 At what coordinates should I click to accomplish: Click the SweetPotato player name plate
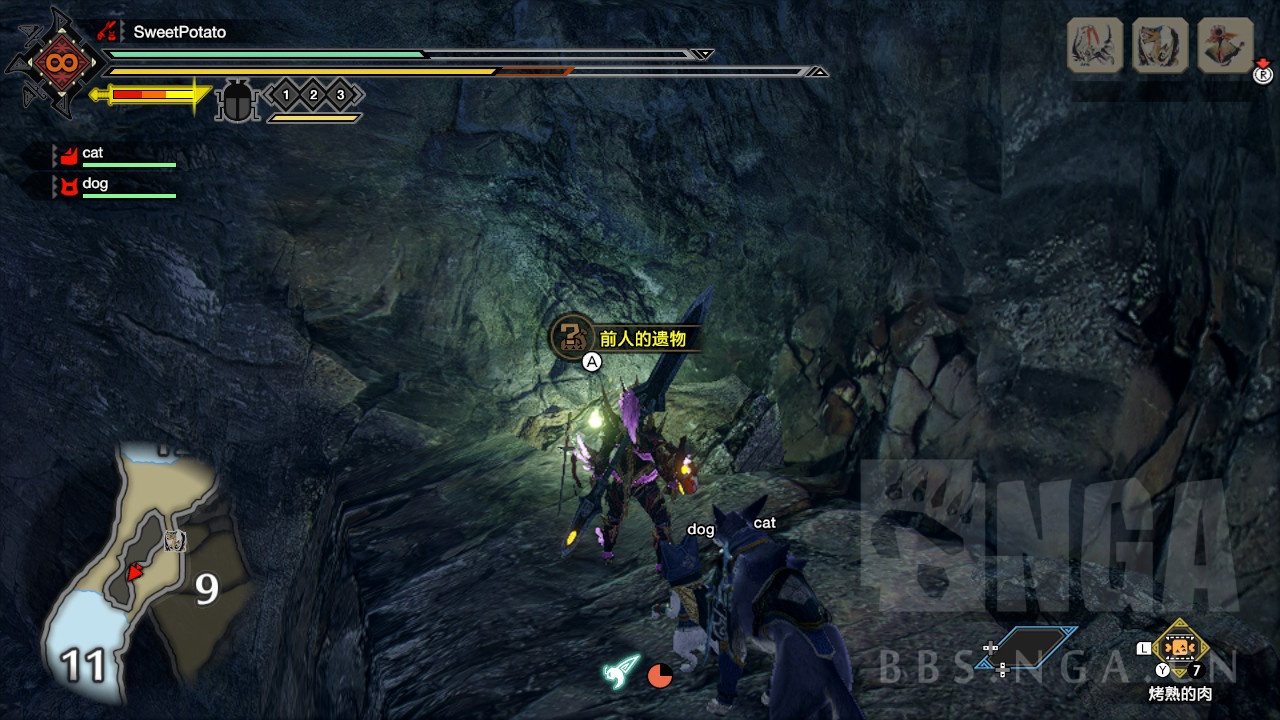(180, 32)
